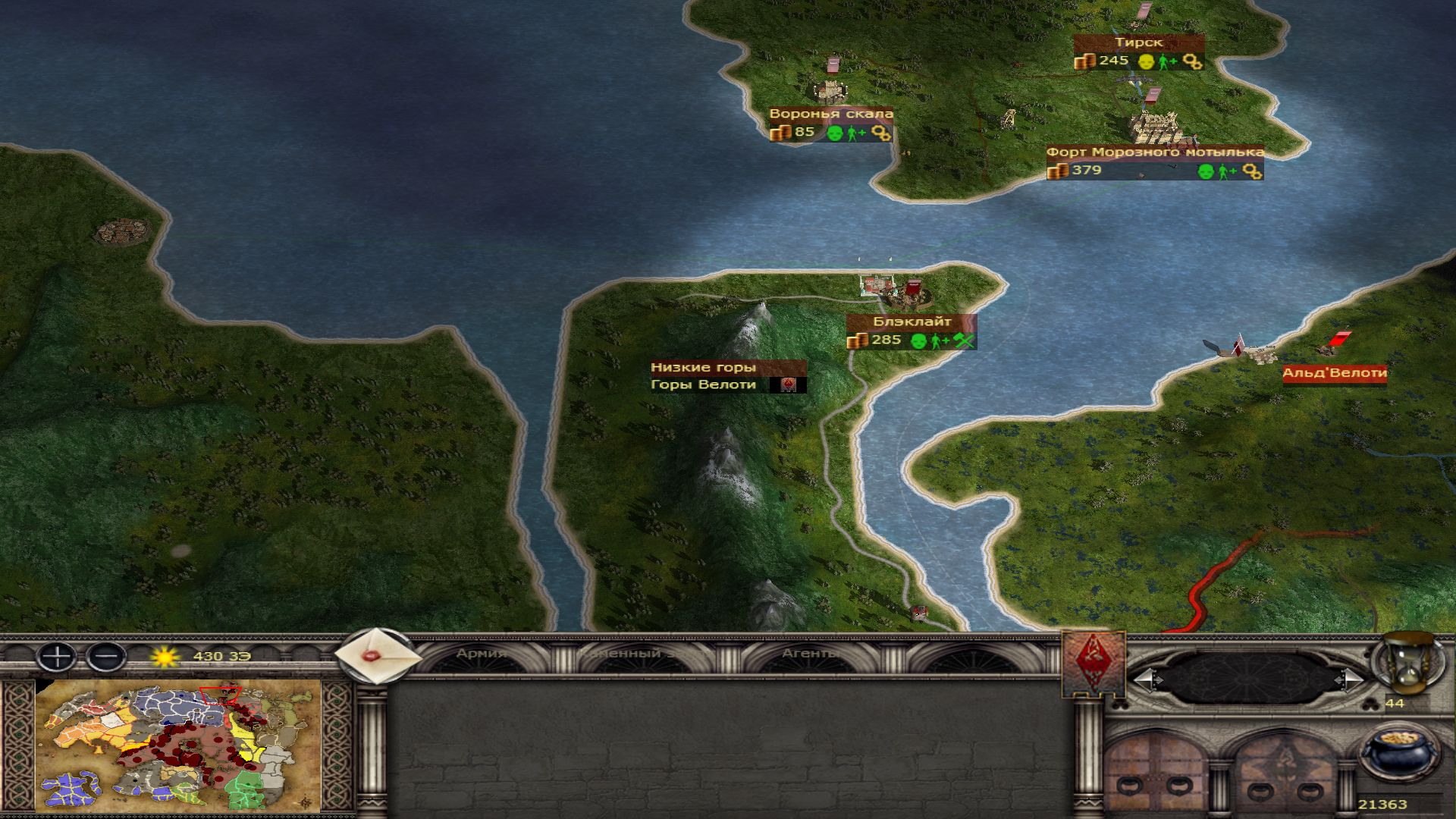Screen dimensions: 1456x819
Task: Switch to the Армия tab
Action: pos(482,654)
